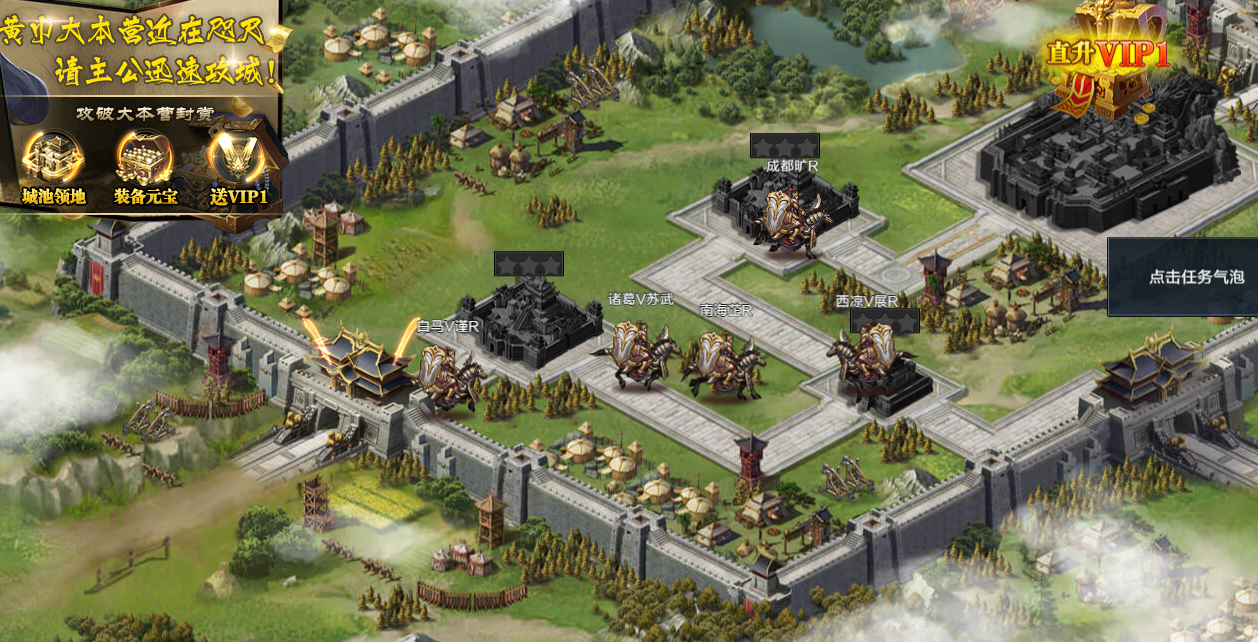The height and width of the screenshot is (642, 1258).
Task: Open the 装备元宝 treasure chest reward
Action: [145, 159]
